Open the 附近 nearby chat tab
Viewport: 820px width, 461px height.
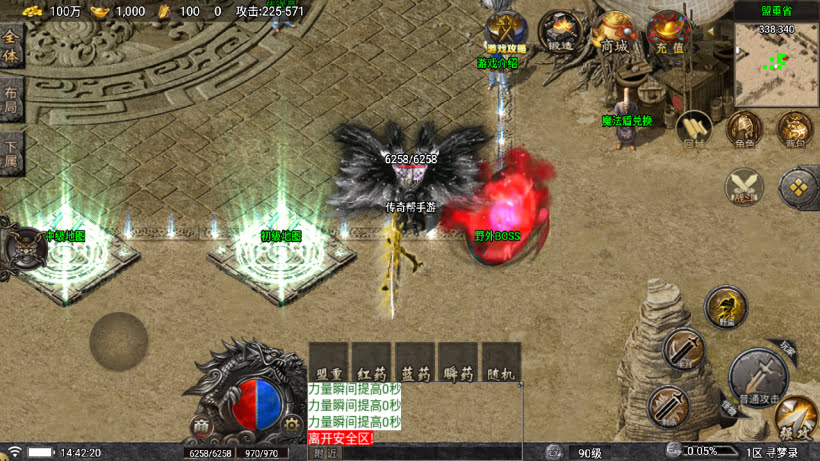click(x=325, y=453)
